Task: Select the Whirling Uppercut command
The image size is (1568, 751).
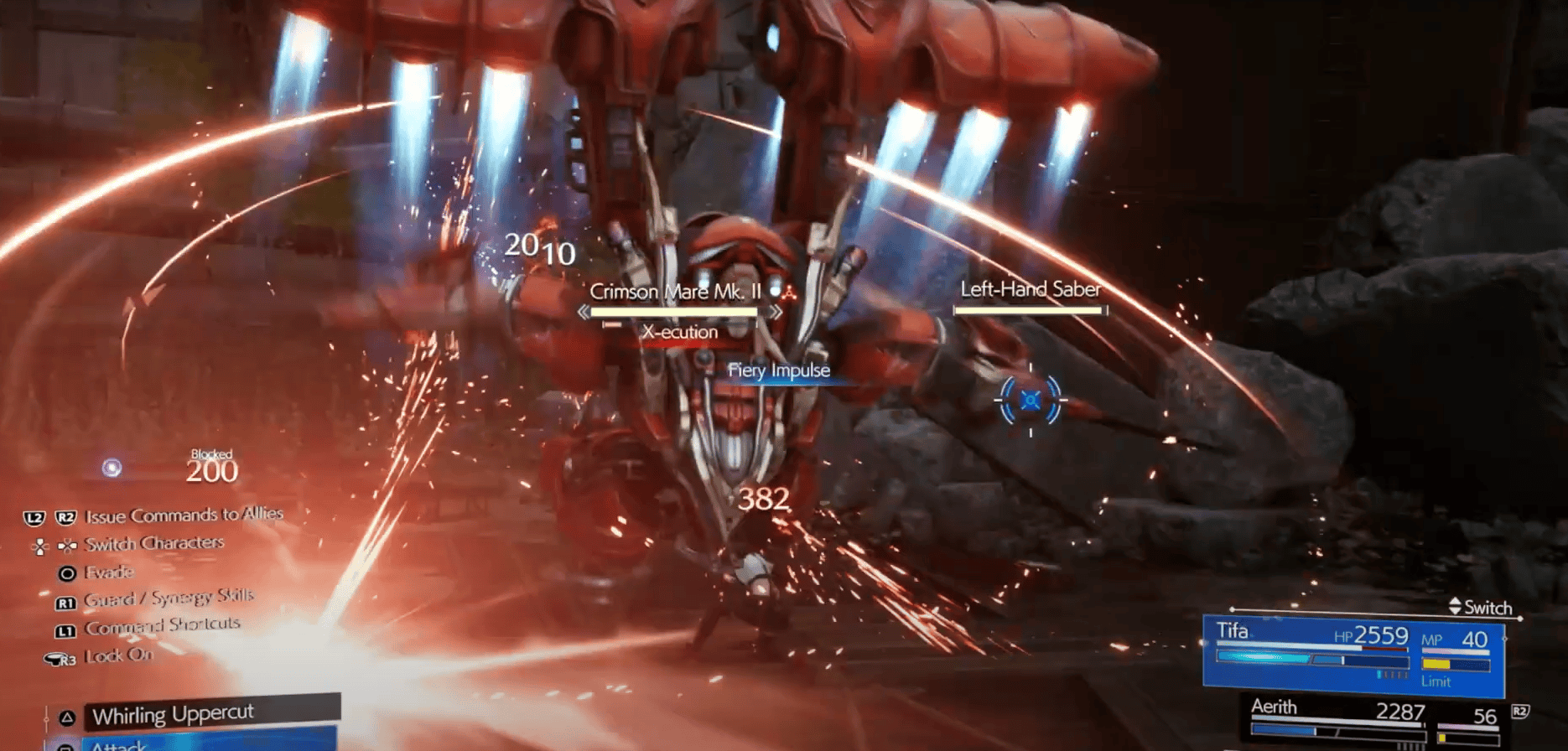Action: point(172,714)
